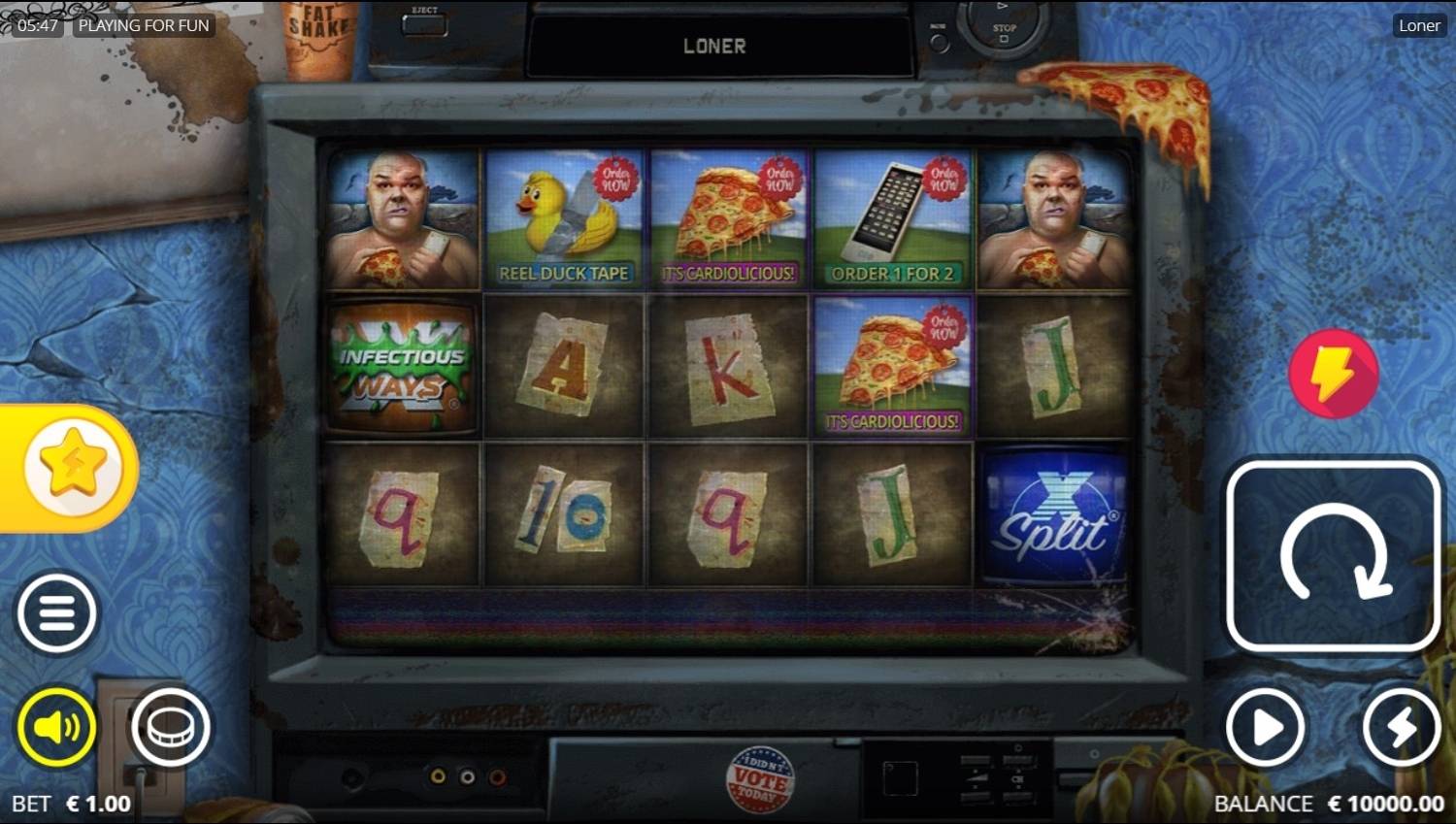Image resolution: width=1456 pixels, height=824 pixels.
Task: Open the yellow star bonus buy tab
Action: click(72, 469)
